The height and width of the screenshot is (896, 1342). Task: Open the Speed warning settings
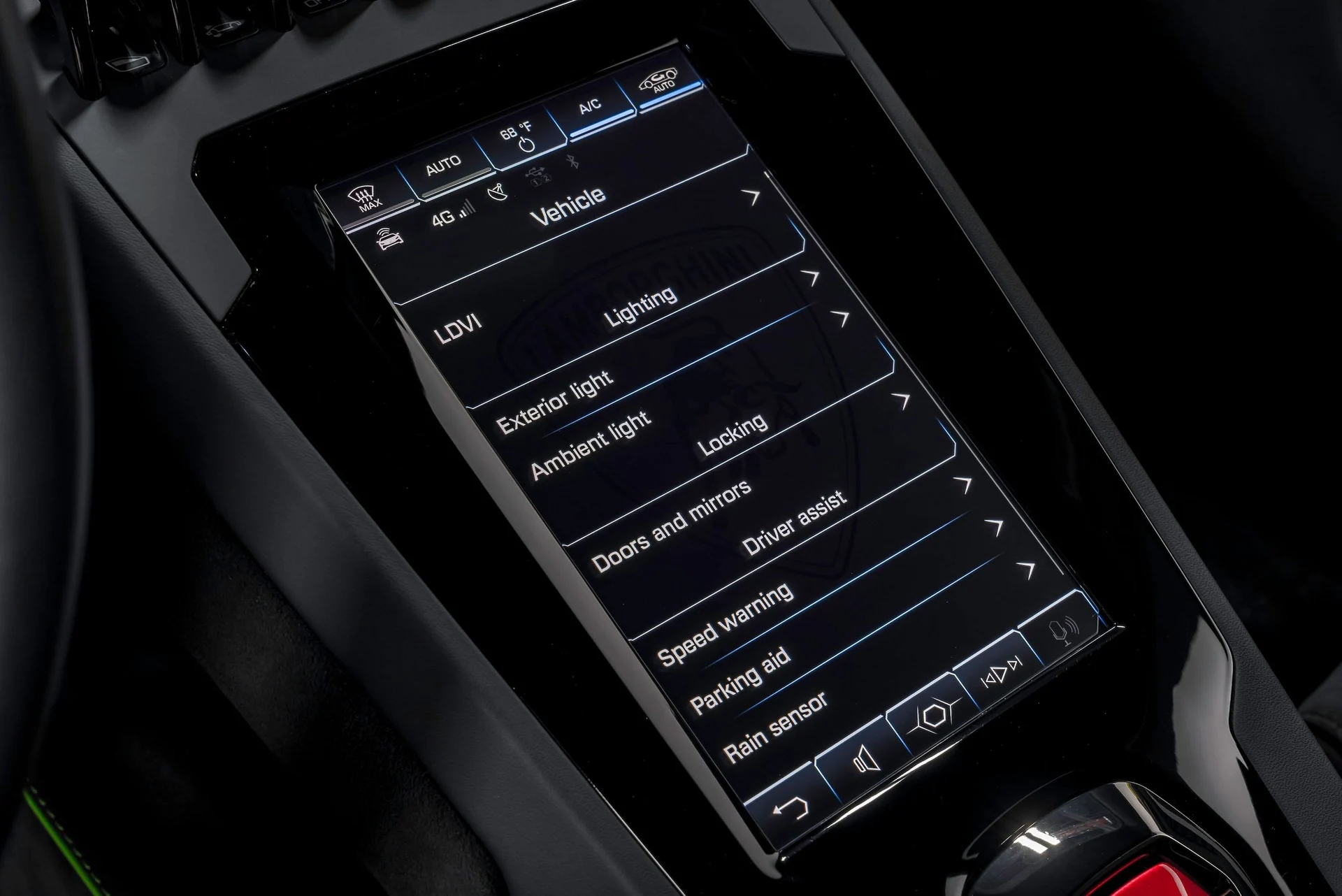pos(726,623)
